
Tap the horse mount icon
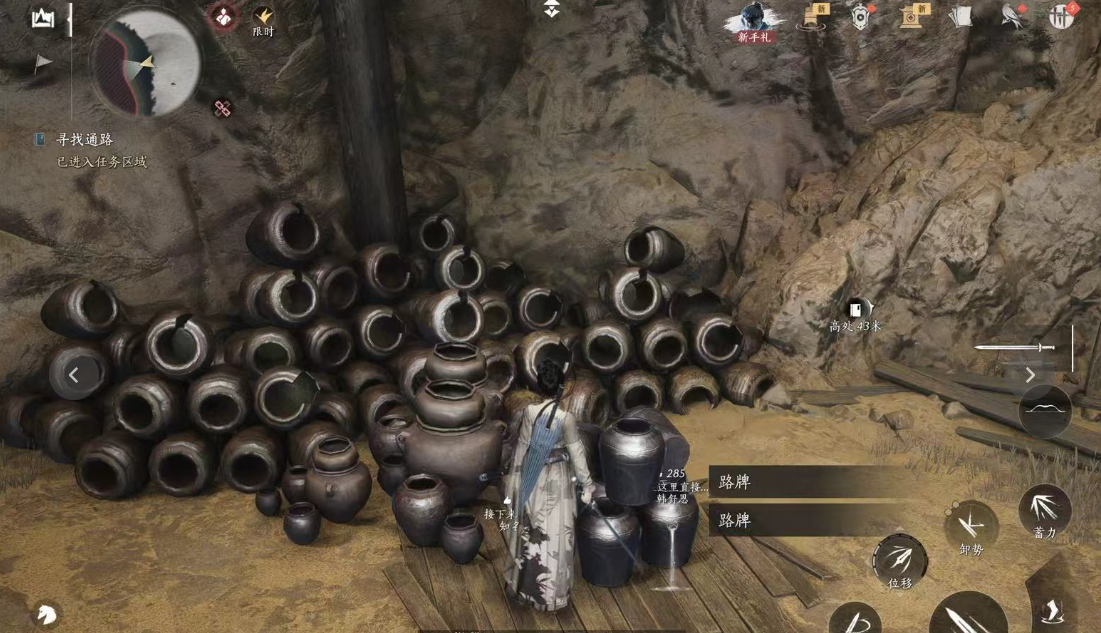pyautogui.click(x=45, y=613)
